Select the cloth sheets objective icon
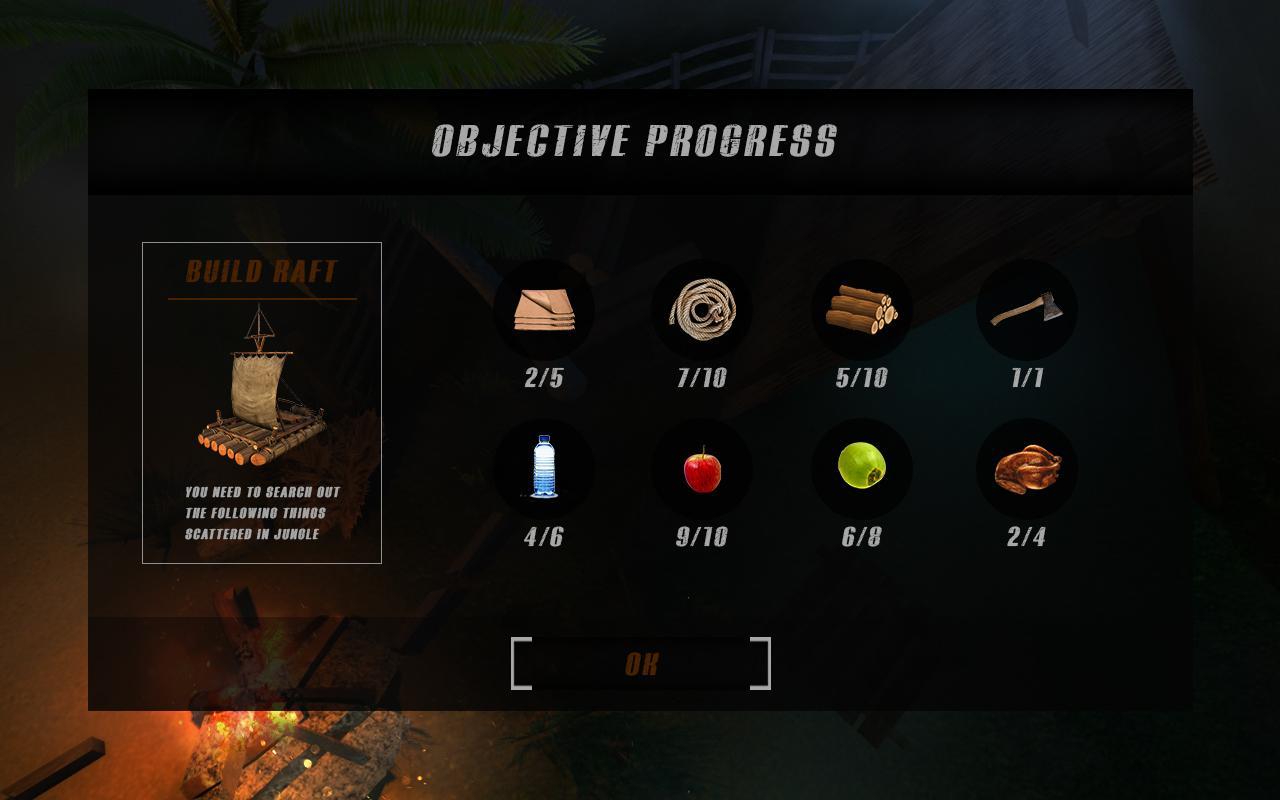Screen dimensions: 1280x800 coord(544,310)
